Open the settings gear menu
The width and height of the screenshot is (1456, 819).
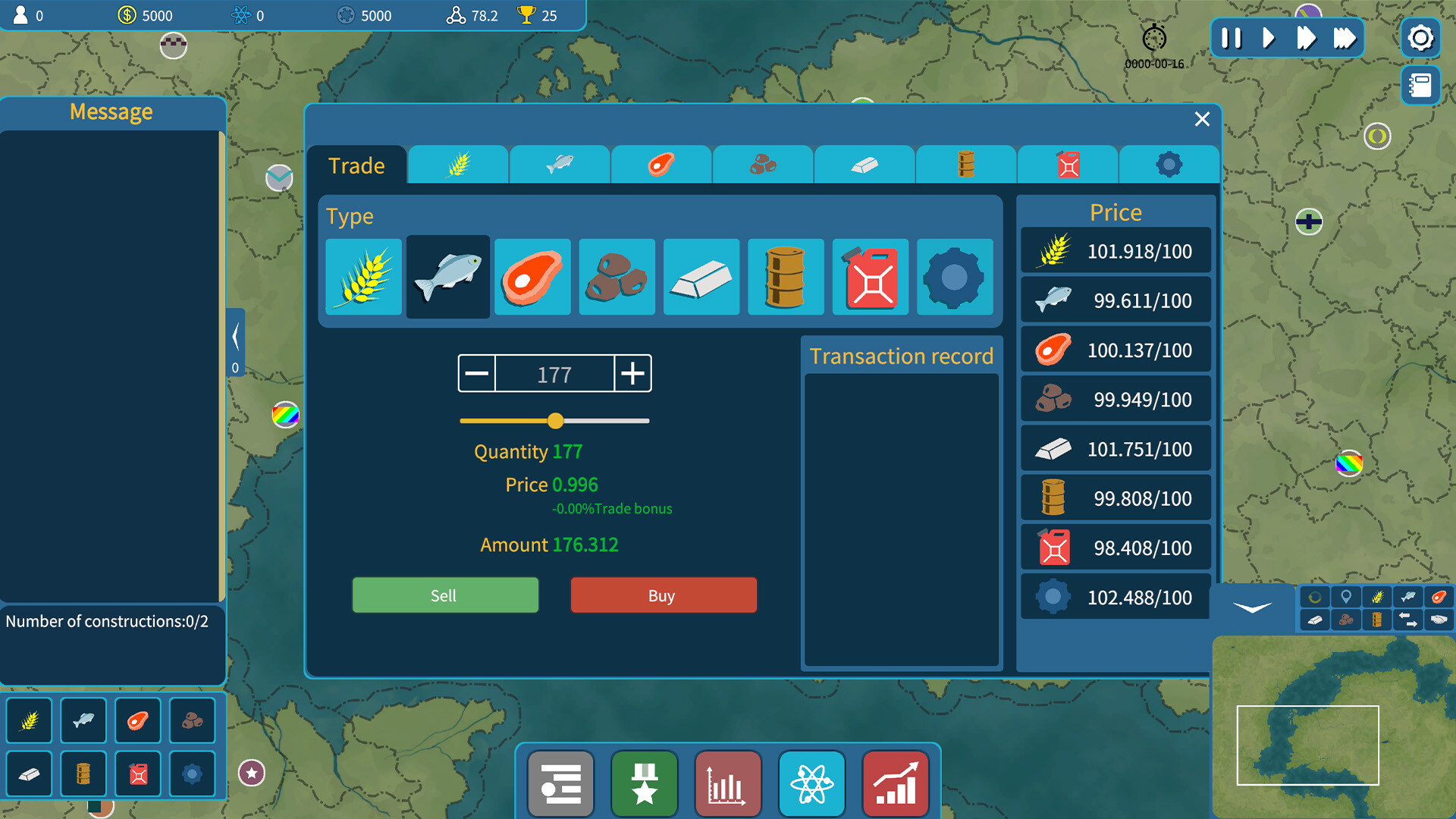pos(1420,38)
